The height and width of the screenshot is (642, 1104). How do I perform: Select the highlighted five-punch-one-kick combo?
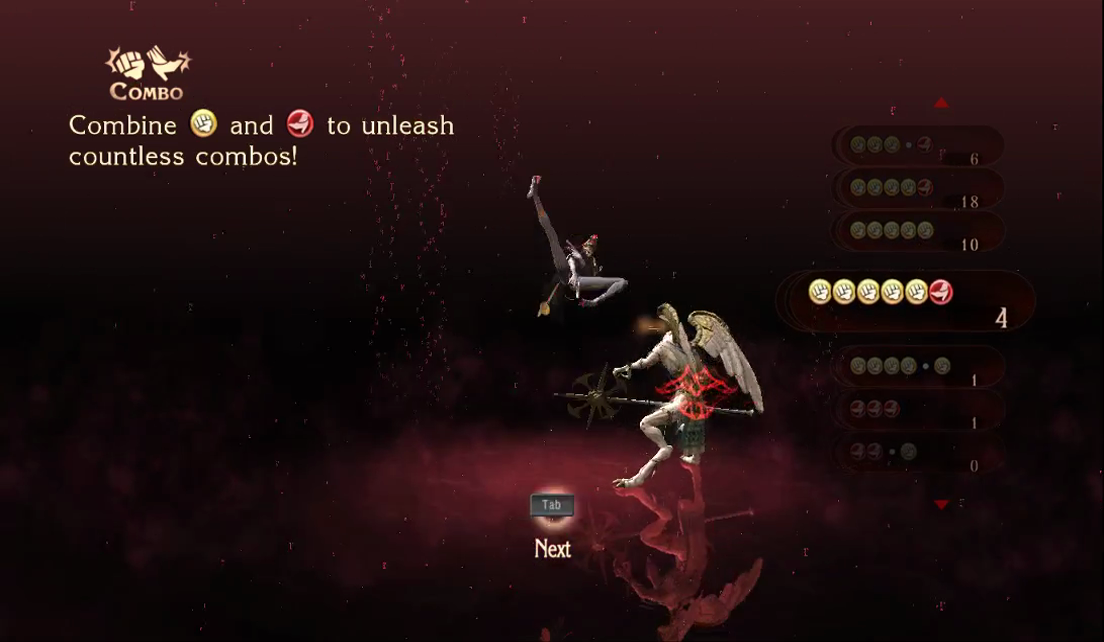pos(905,299)
